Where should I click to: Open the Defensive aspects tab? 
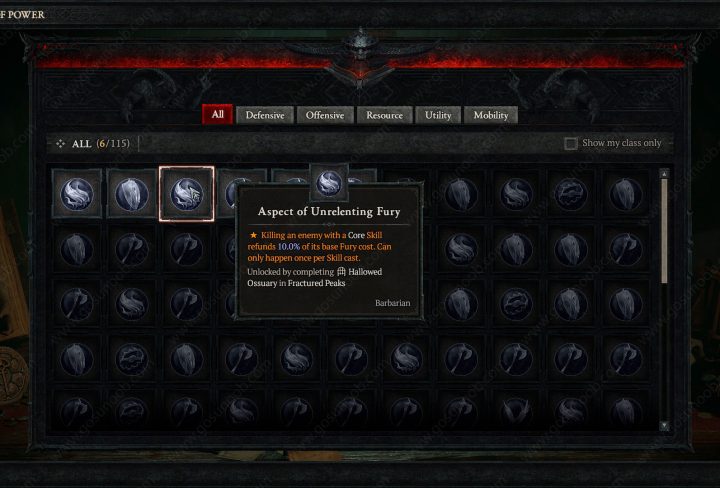point(265,115)
